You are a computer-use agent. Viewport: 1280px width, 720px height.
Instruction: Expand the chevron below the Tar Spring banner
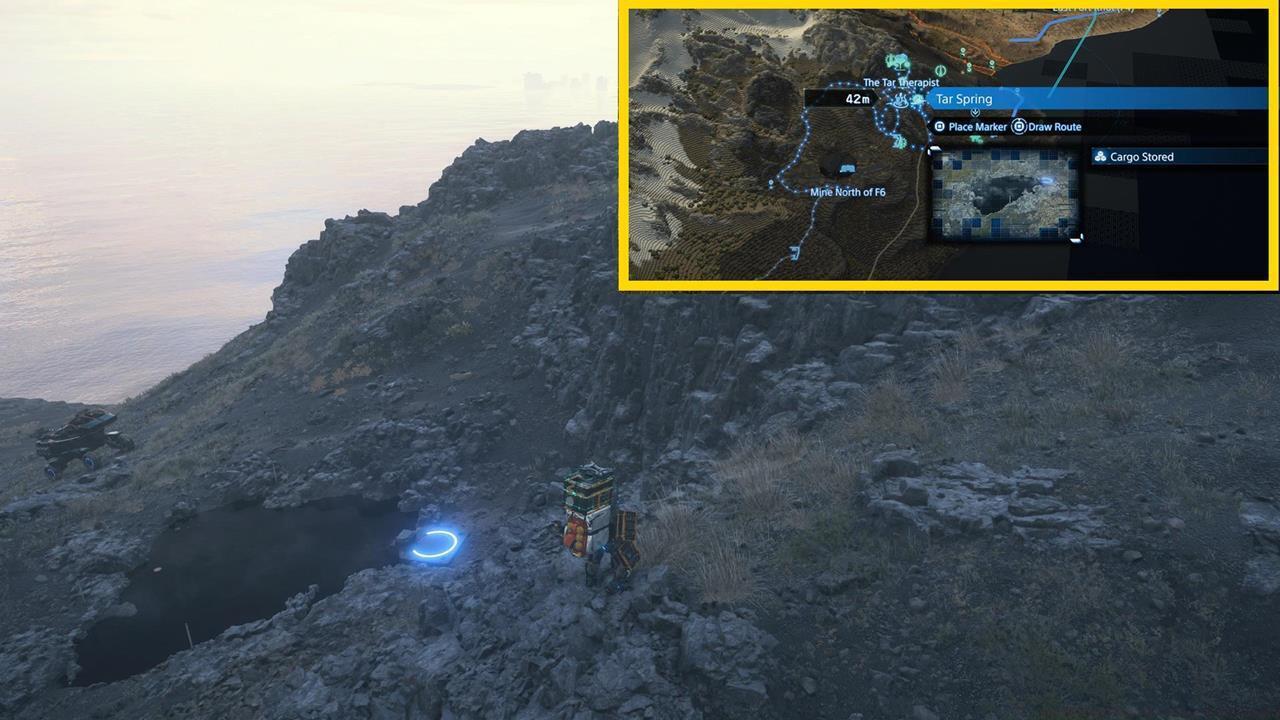pyautogui.click(x=975, y=112)
